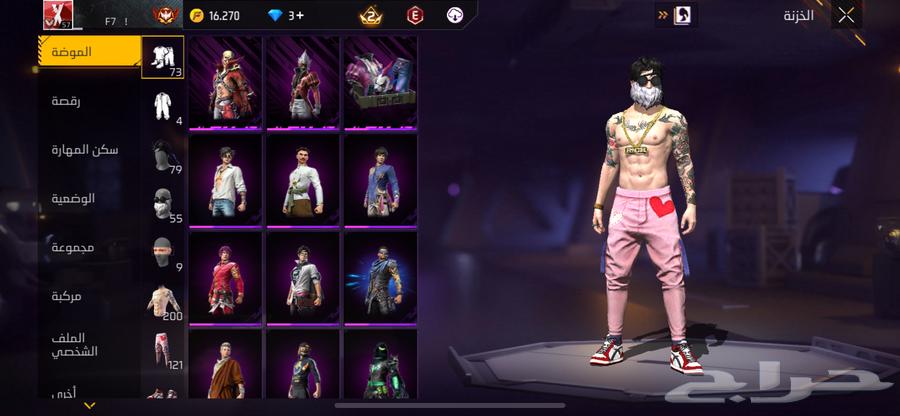Viewport: 900px width, 416px height.
Task: Pick the bandana face category (9)
Action: tap(163, 253)
